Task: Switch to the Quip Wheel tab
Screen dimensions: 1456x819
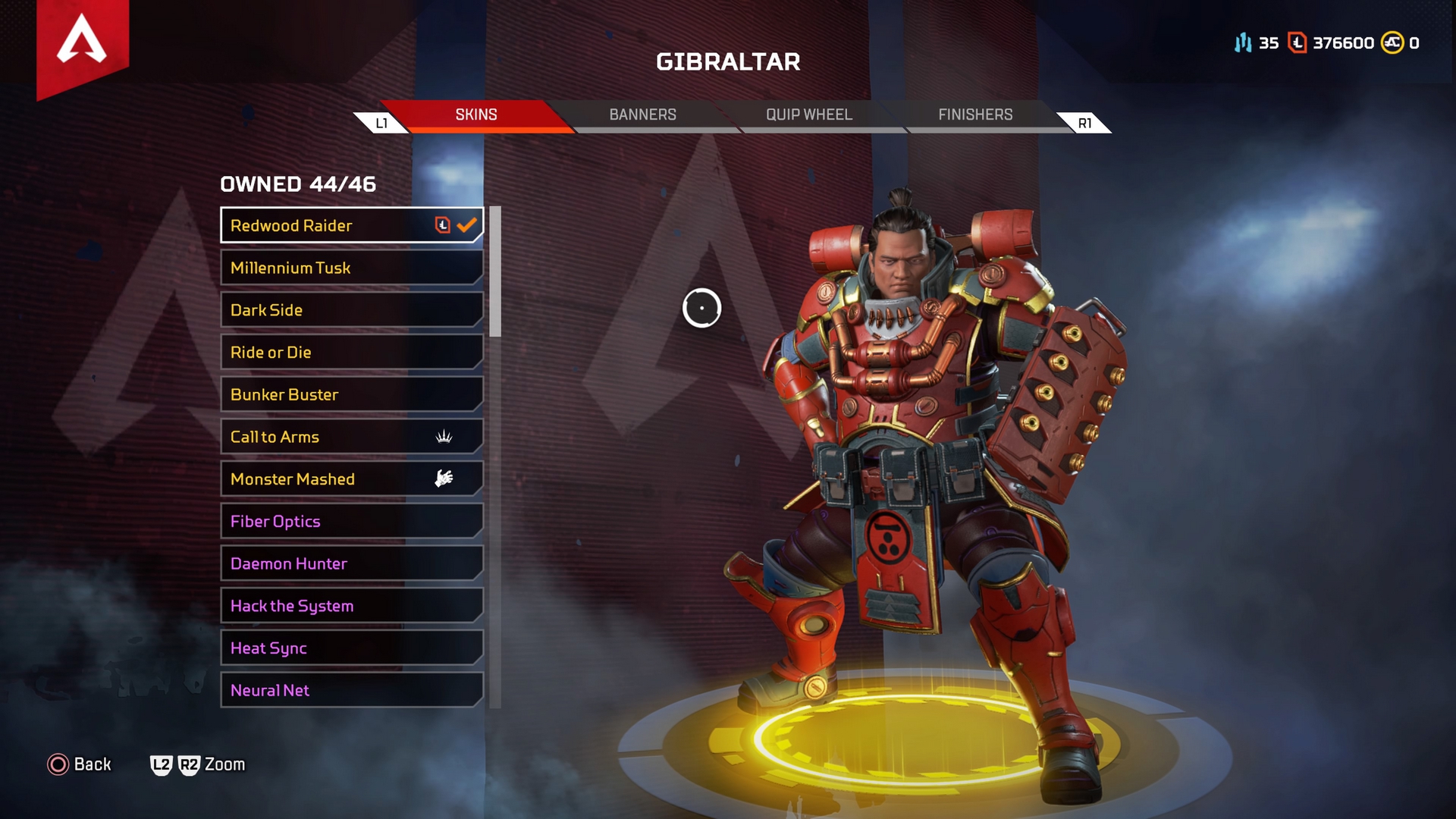Action: click(x=808, y=115)
